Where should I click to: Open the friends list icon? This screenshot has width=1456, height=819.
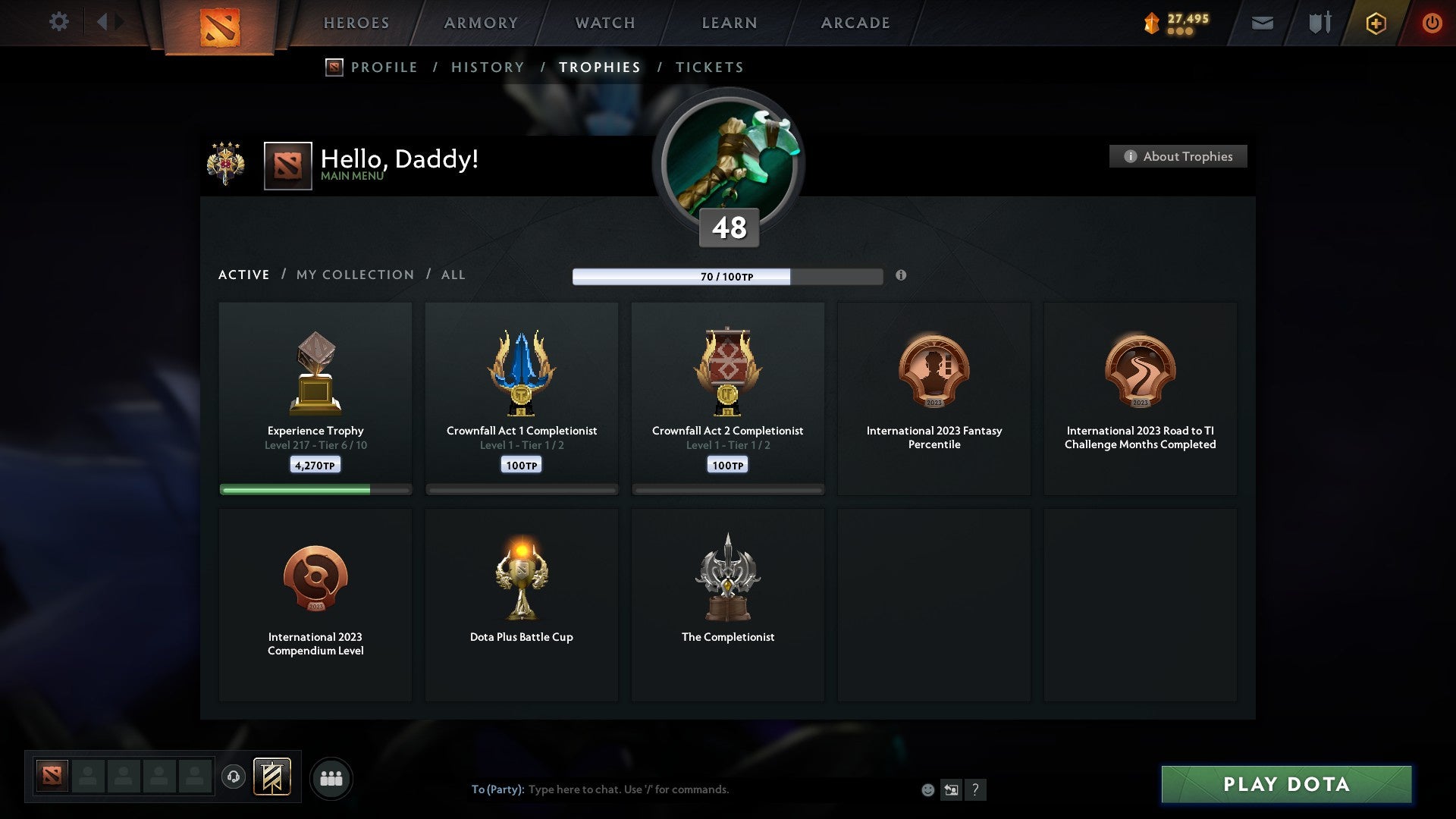tap(331, 777)
